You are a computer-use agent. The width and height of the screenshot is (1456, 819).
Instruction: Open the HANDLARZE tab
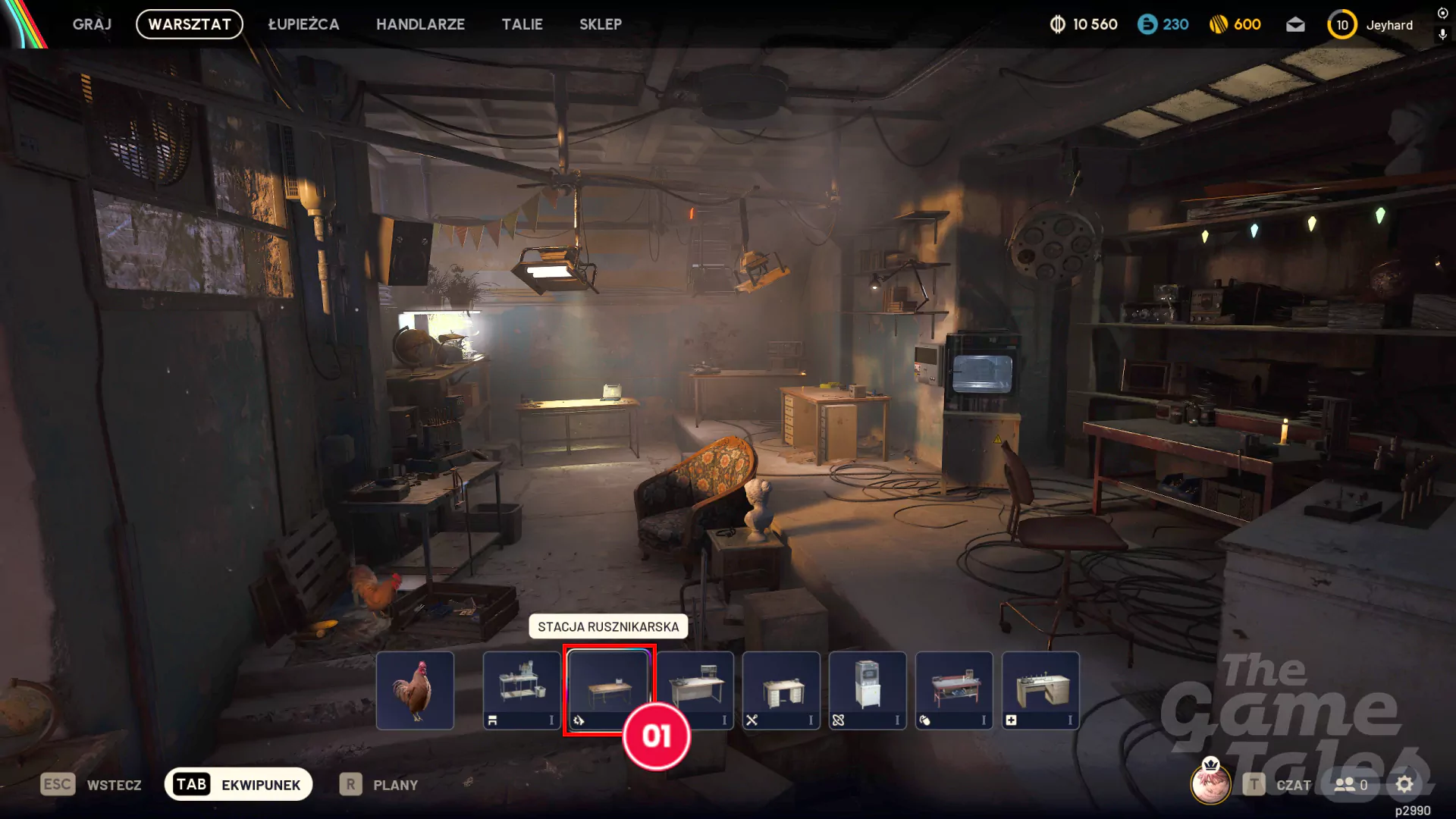pyautogui.click(x=420, y=24)
